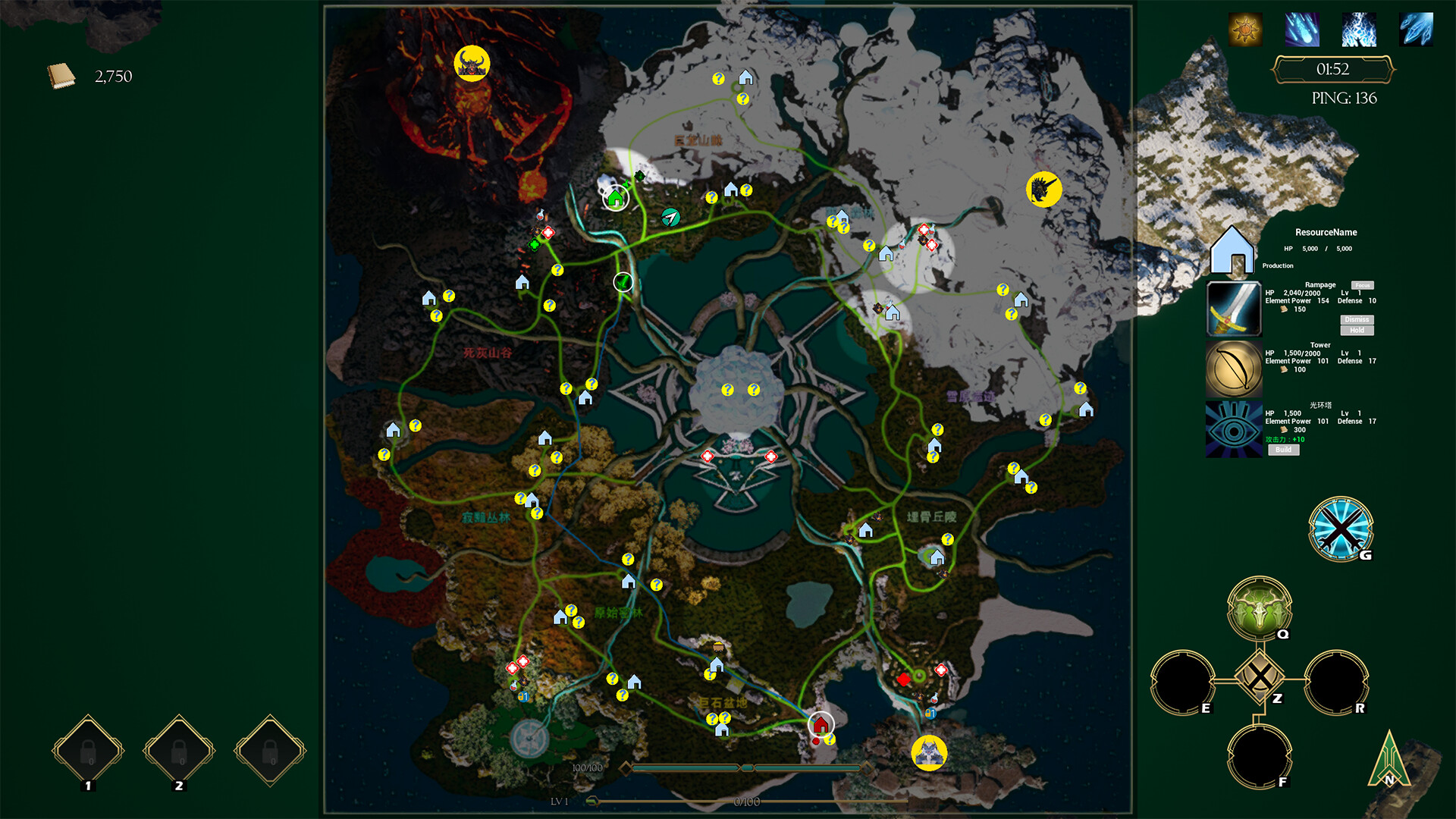Click Build to construct the 光环塔
The width and height of the screenshot is (1456, 819).
tap(1285, 450)
